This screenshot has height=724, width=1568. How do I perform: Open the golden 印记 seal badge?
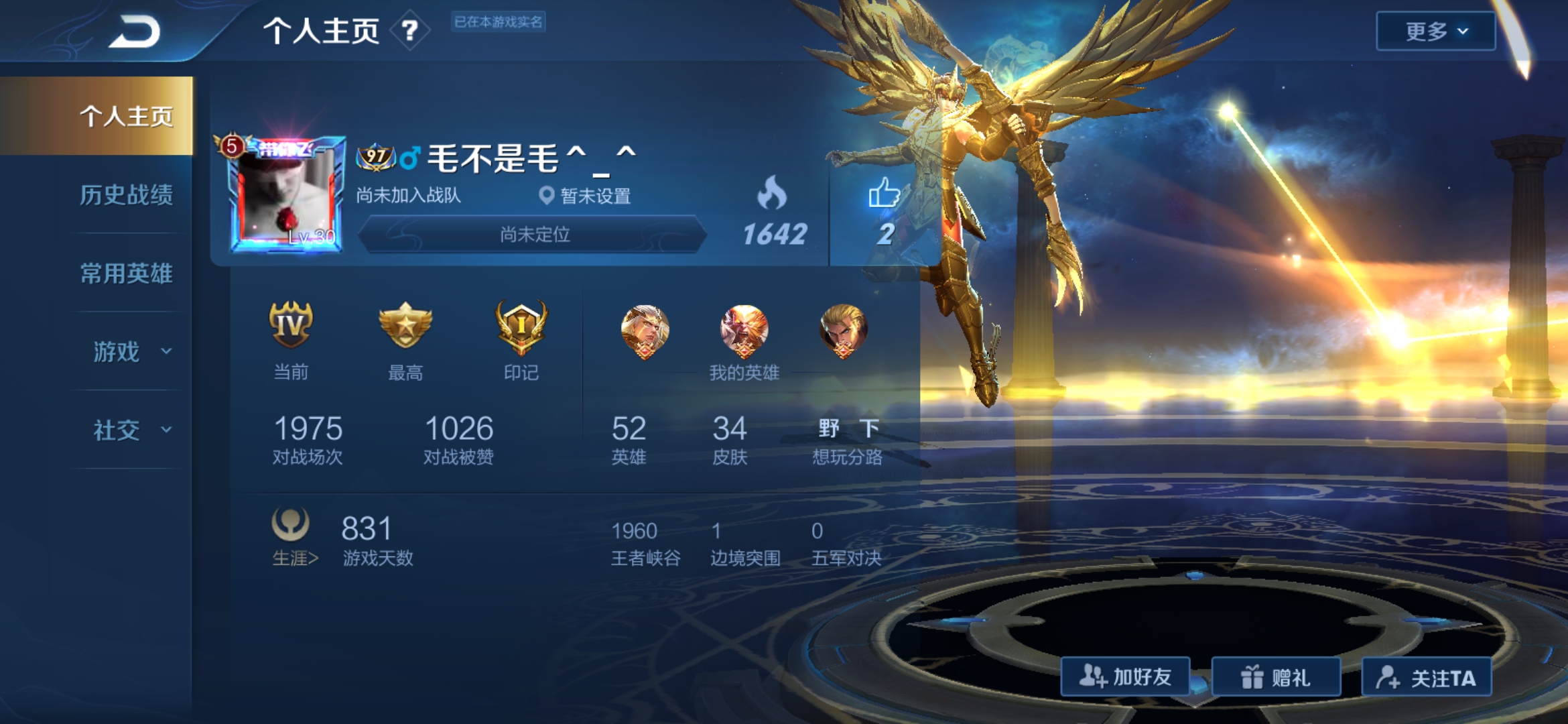pos(521,328)
